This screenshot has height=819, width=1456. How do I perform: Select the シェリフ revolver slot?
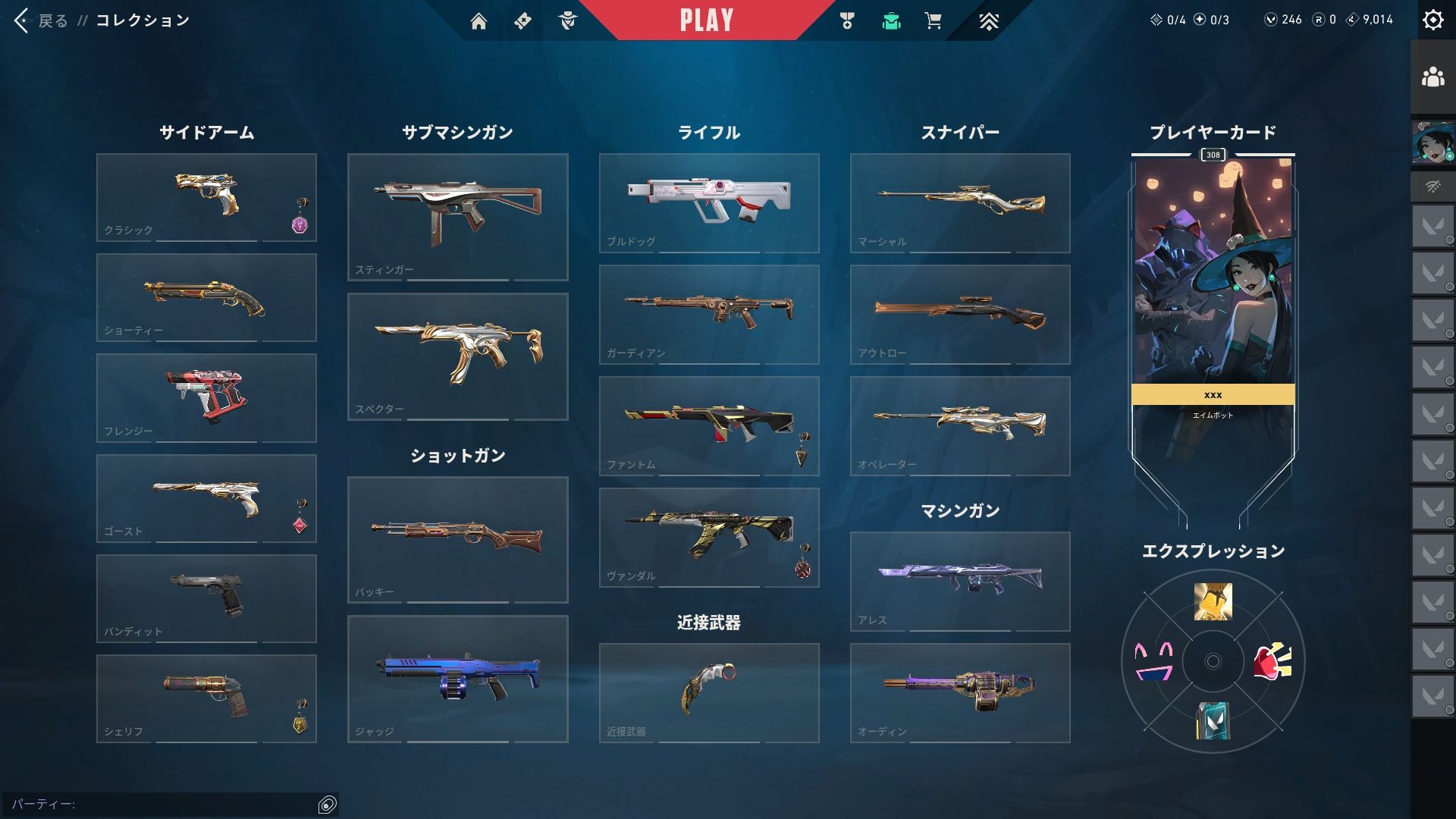206,698
